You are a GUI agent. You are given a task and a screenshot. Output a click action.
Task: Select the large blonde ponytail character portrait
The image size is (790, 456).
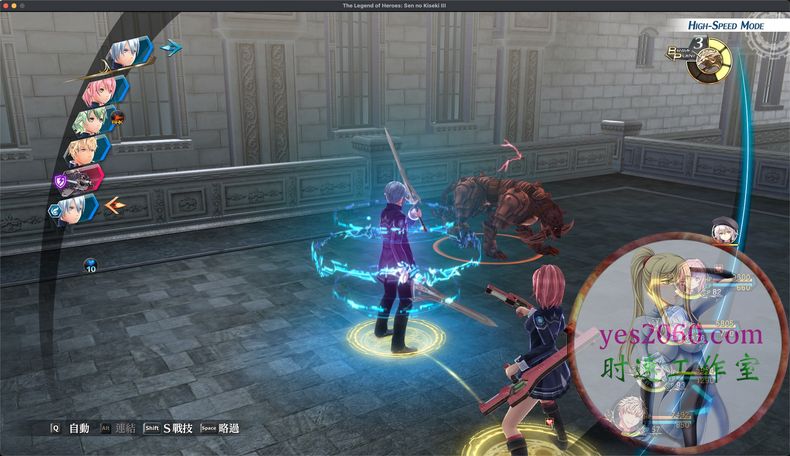[660, 300]
